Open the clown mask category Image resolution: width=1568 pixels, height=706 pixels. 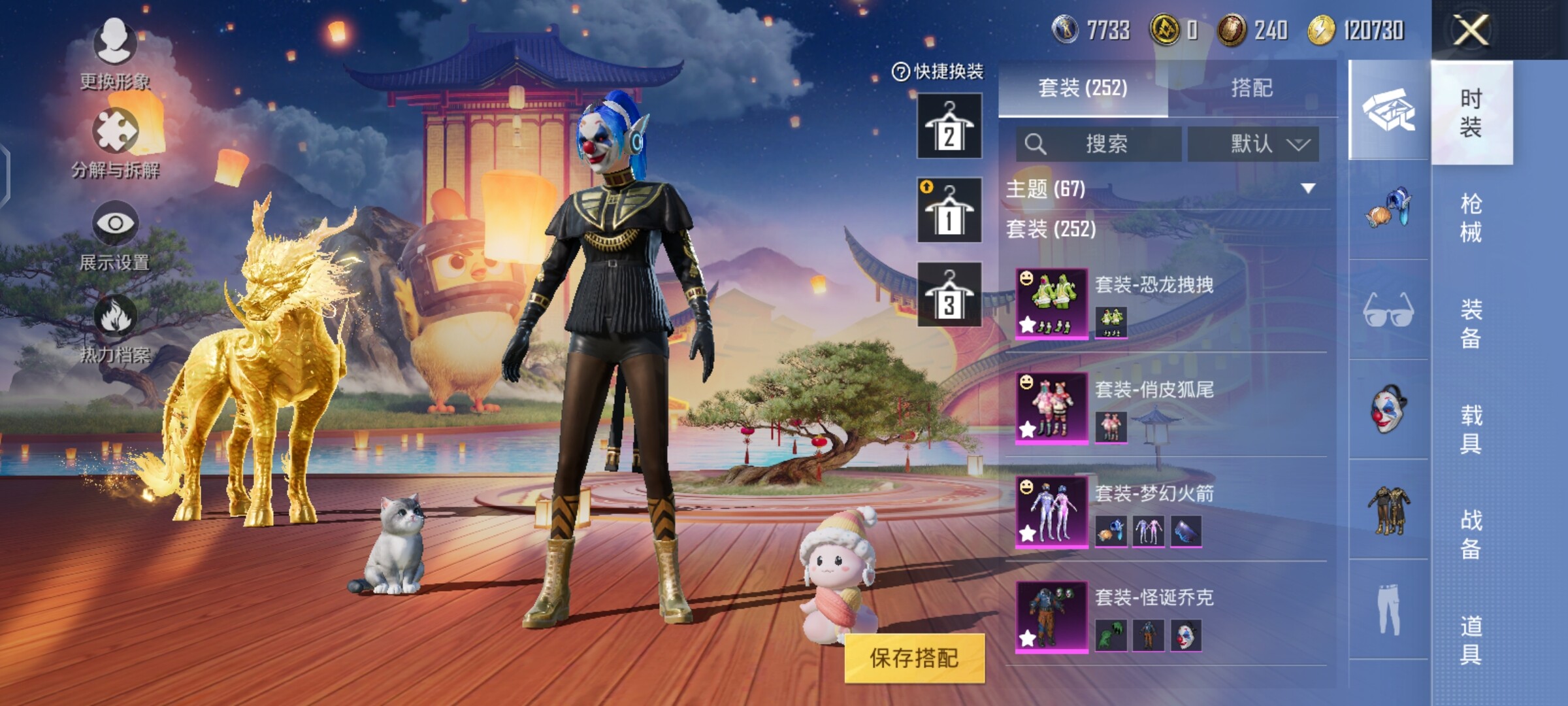(x=1389, y=410)
